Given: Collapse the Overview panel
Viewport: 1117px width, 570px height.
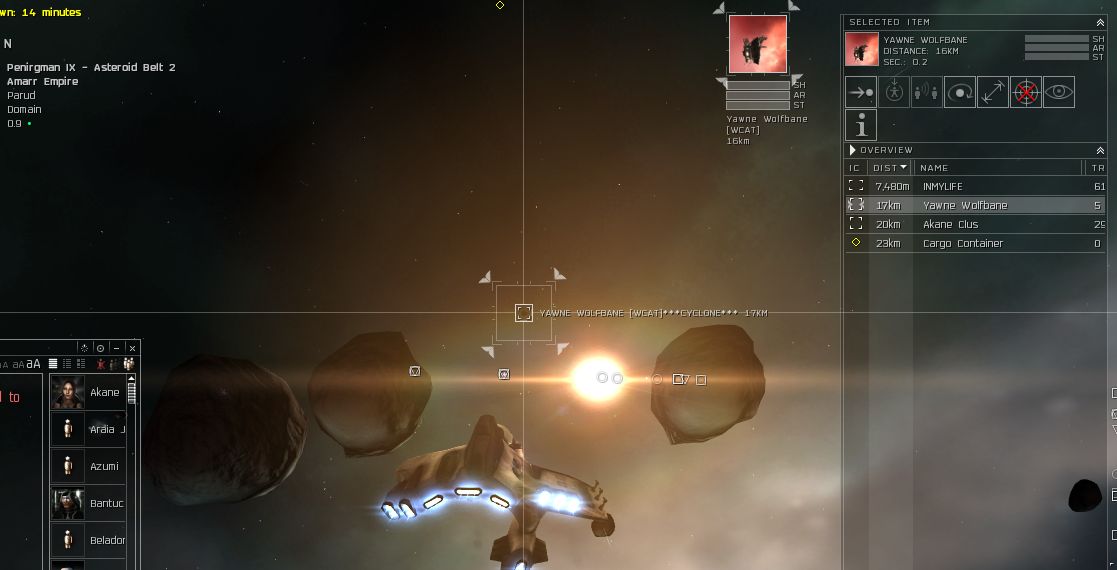Looking at the screenshot, I should pos(1100,150).
